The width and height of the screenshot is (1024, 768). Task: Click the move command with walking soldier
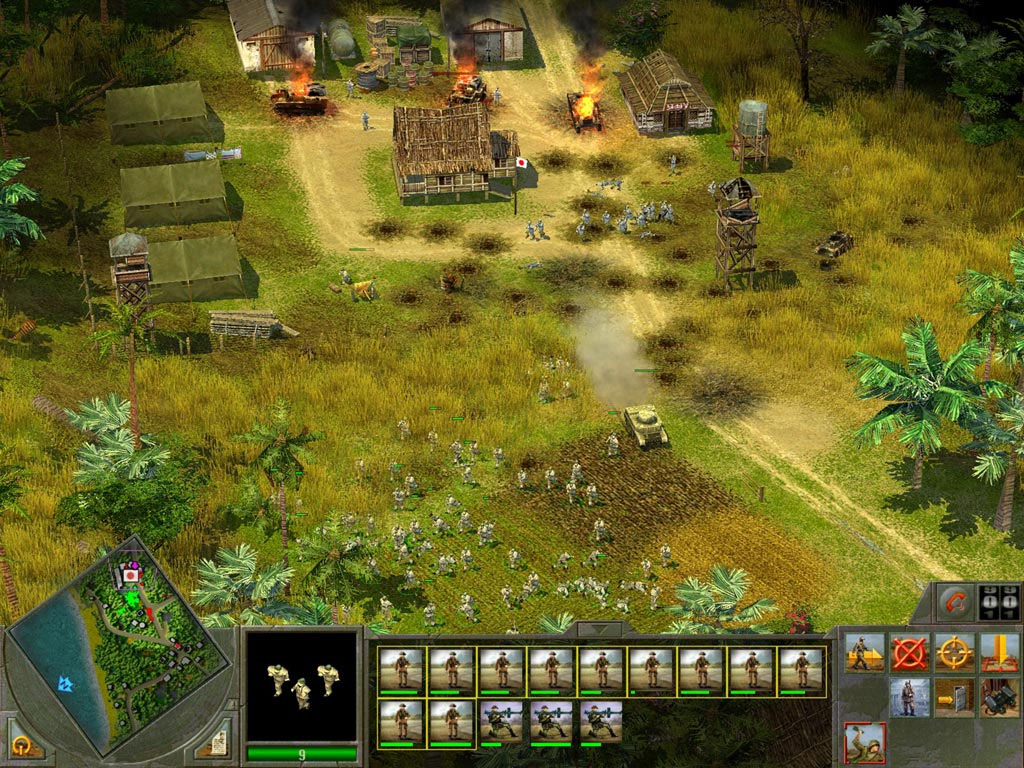[864, 652]
